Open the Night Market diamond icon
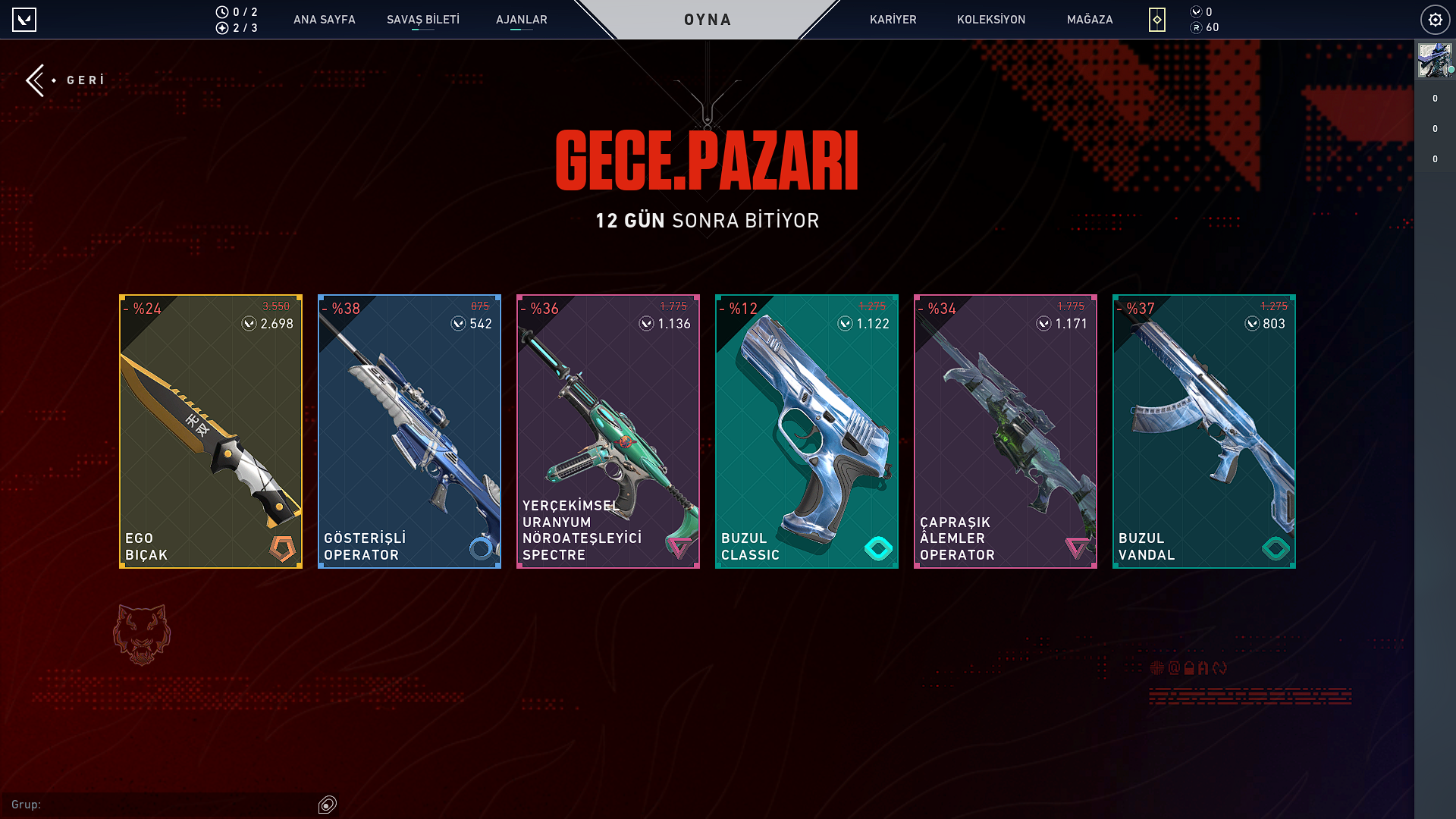Image resolution: width=1456 pixels, height=819 pixels. [1156, 20]
